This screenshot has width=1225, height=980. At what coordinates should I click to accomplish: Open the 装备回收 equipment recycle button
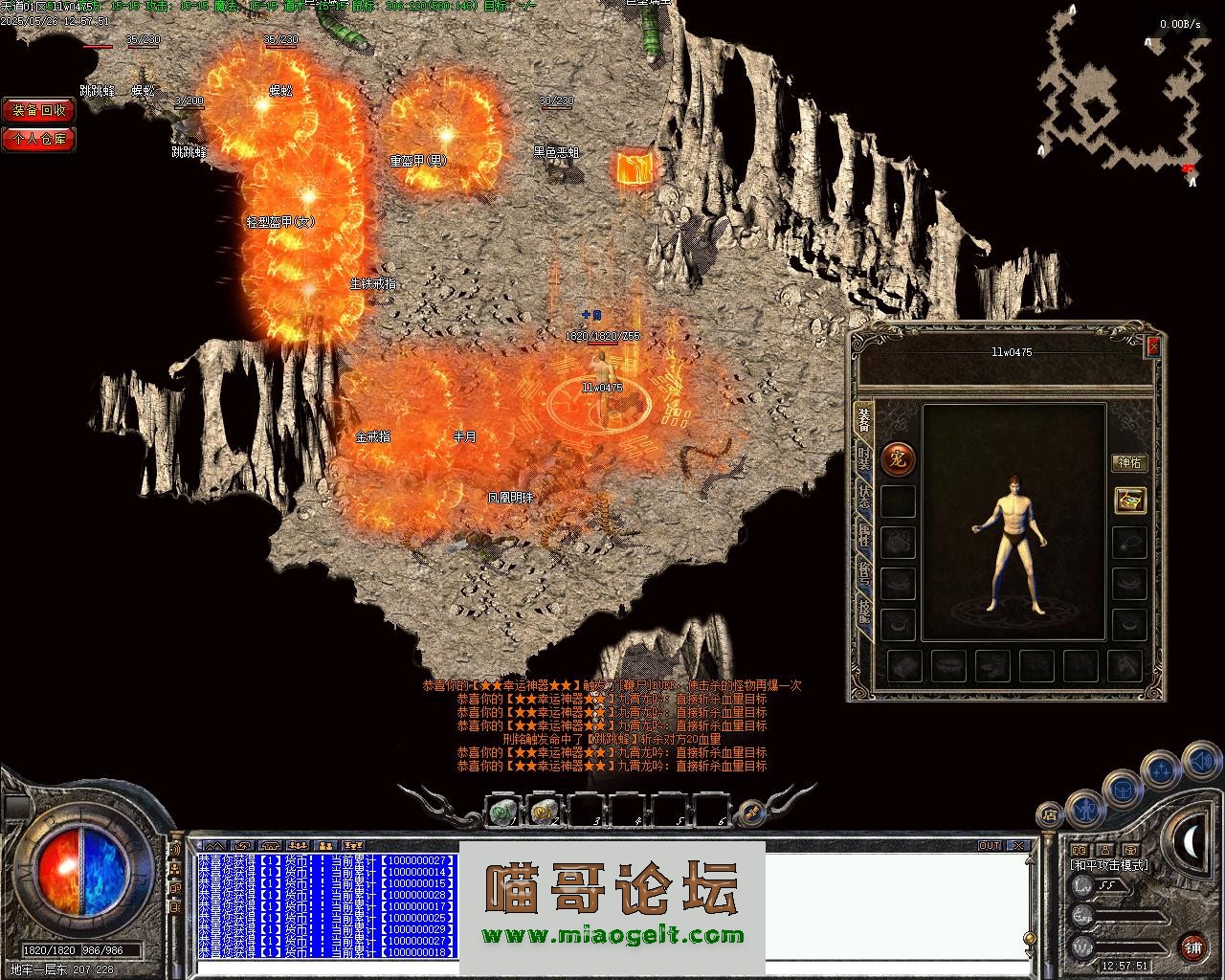tap(39, 111)
